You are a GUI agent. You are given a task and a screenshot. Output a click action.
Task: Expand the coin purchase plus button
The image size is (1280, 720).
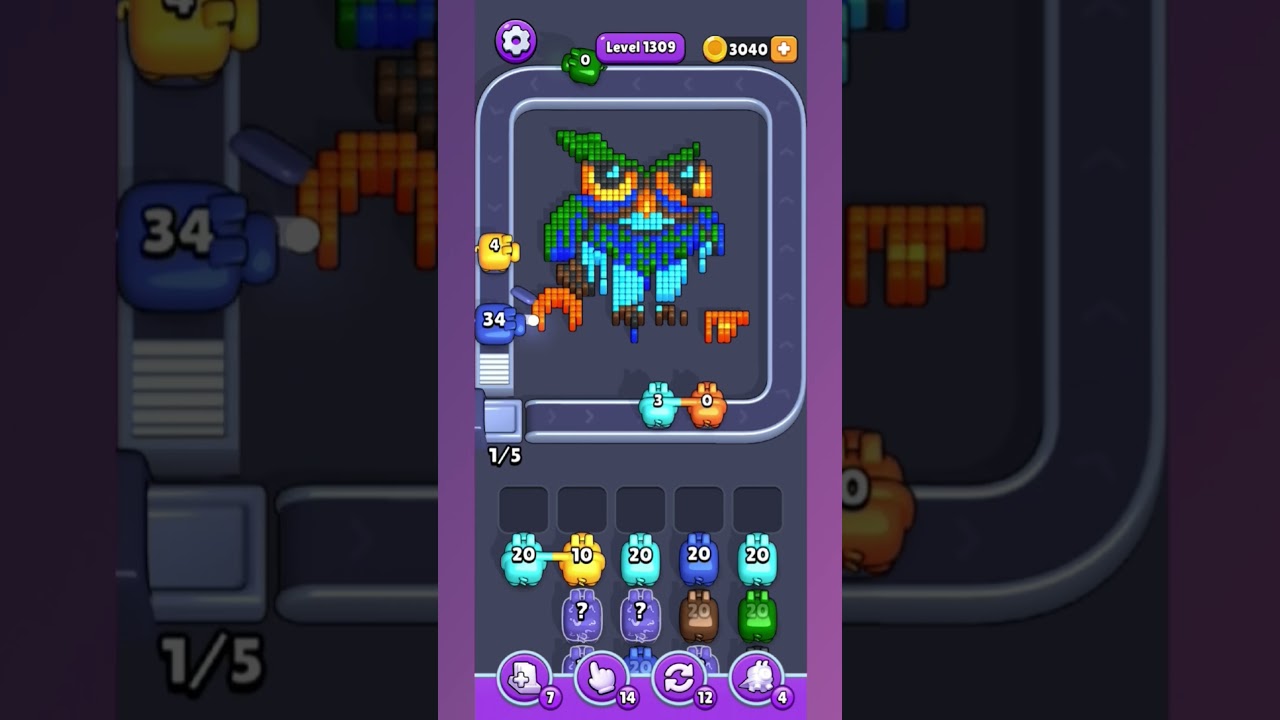click(x=783, y=48)
